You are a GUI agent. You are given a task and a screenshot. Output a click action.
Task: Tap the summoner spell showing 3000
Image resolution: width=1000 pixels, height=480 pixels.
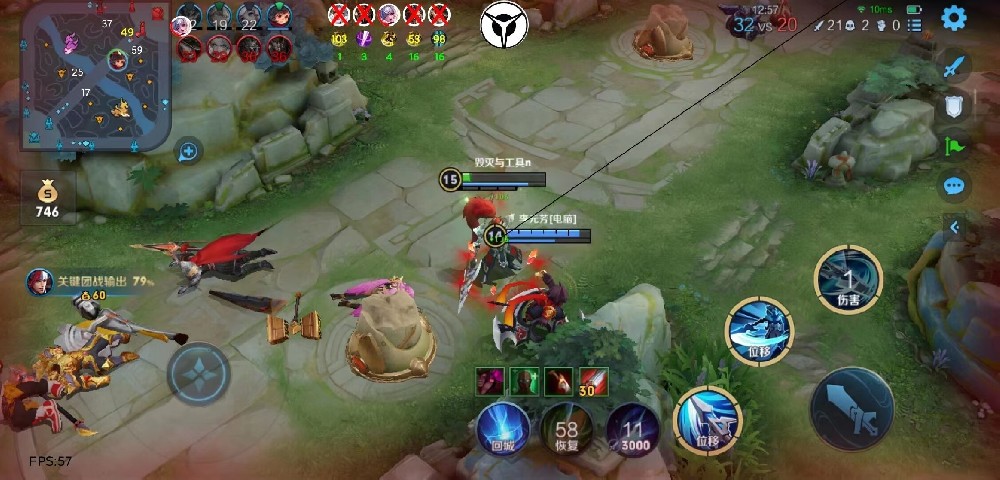click(633, 427)
